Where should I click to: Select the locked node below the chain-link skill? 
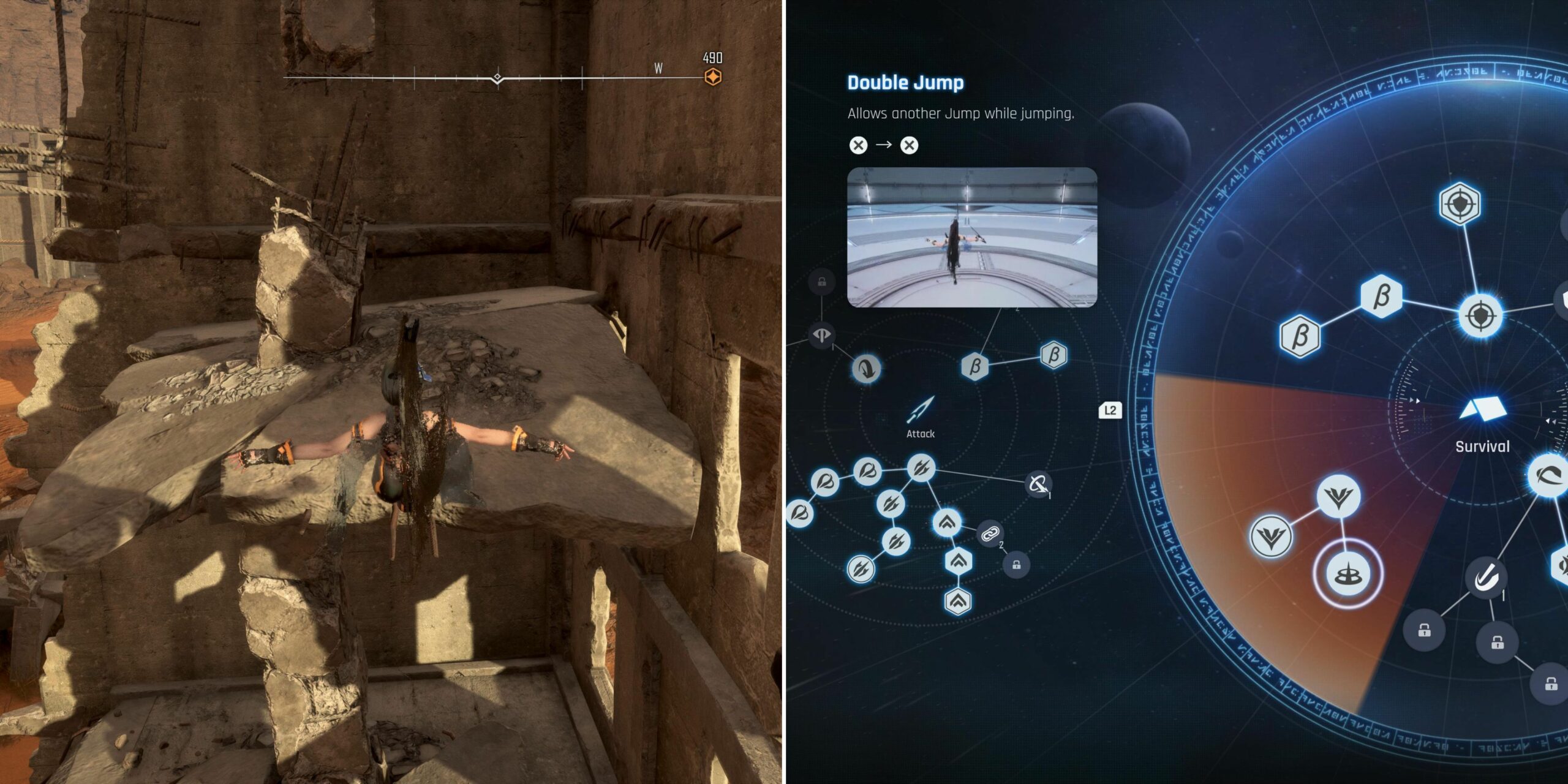pyautogui.click(x=1016, y=565)
